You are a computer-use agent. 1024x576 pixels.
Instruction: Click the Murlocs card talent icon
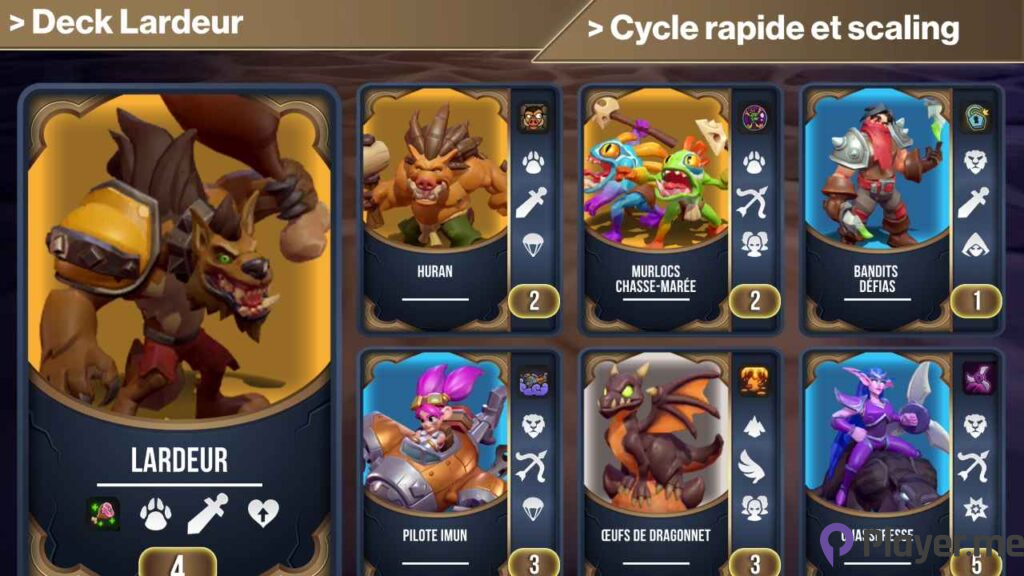coord(754,119)
